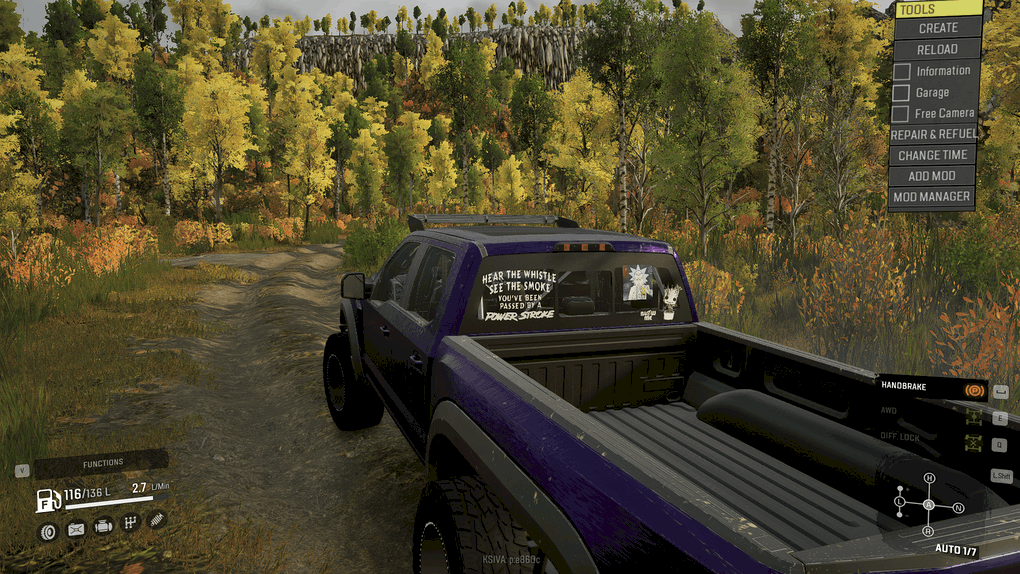This screenshot has width=1020, height=574.
Task: Open the FUNCTIONS bar
Action: pyautogui.click(x=102, y=463)
